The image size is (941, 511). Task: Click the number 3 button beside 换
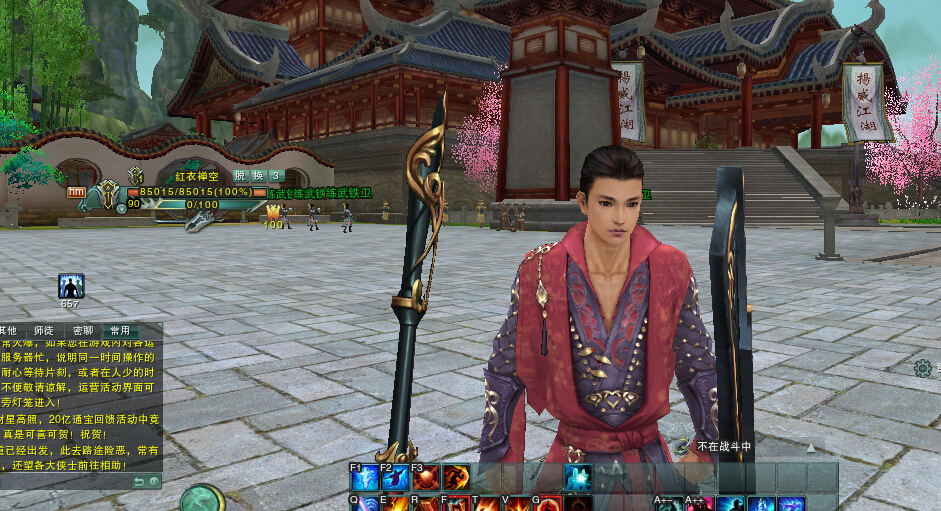pos(276,176)
